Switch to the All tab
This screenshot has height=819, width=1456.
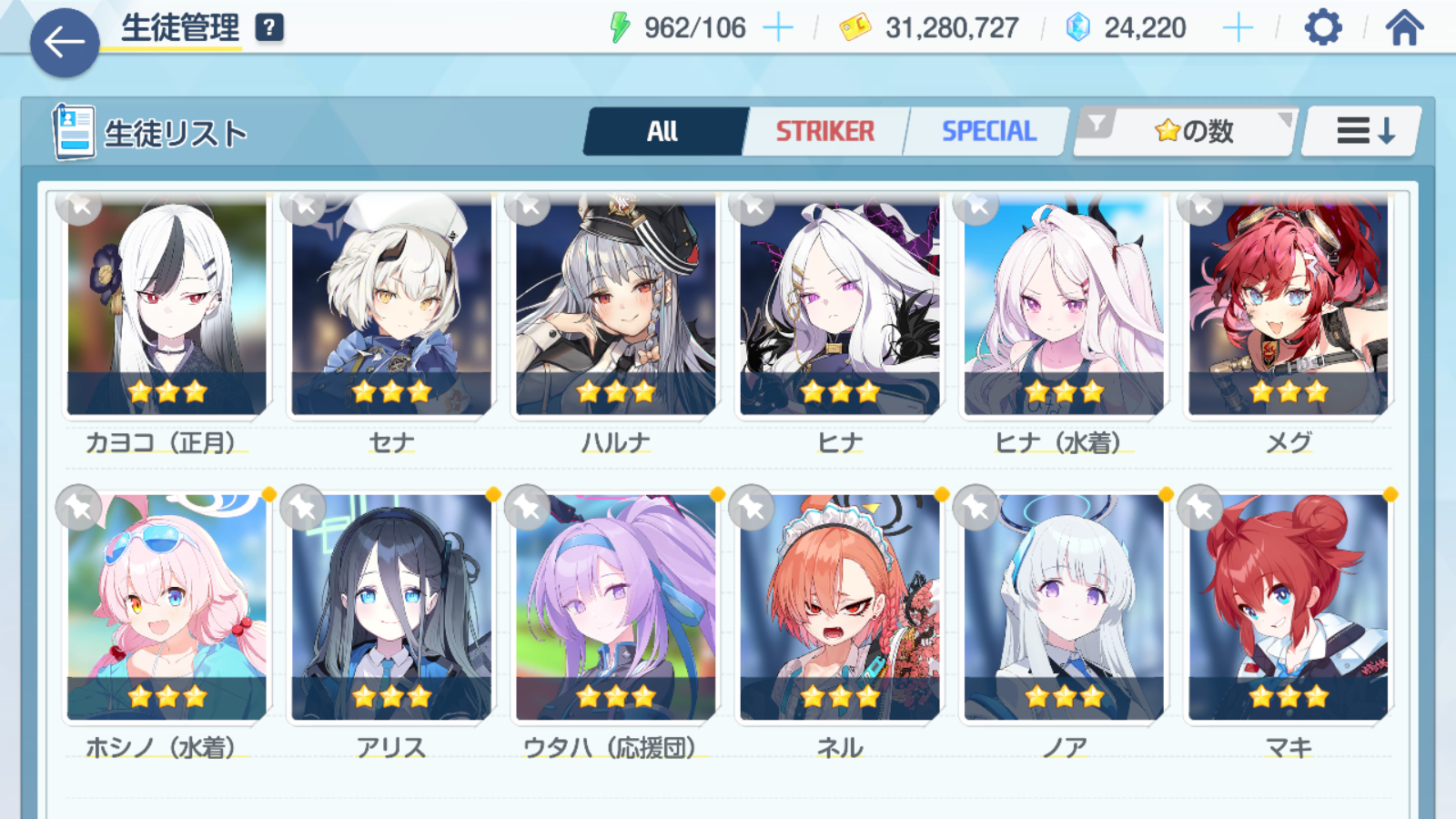pos(663,132)
